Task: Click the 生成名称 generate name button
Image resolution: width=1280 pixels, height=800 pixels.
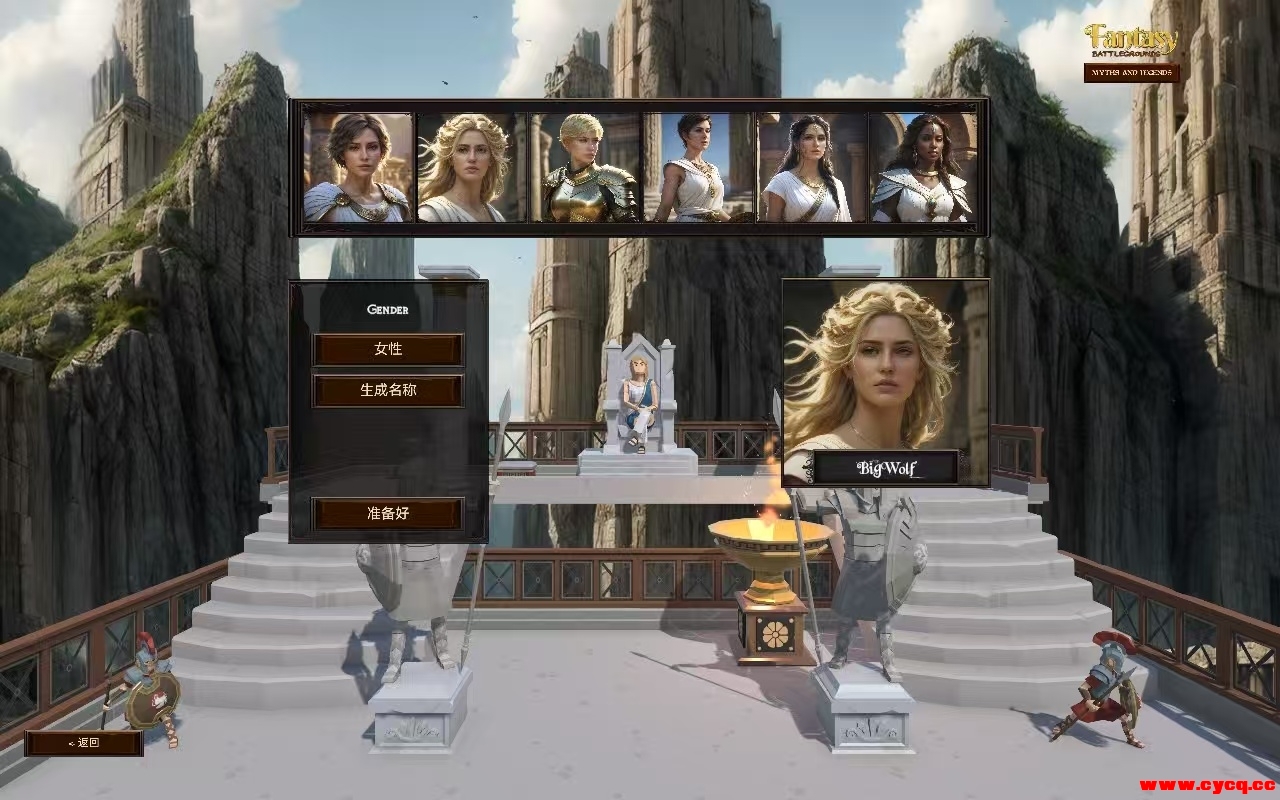Action: (x=388, y=391)
